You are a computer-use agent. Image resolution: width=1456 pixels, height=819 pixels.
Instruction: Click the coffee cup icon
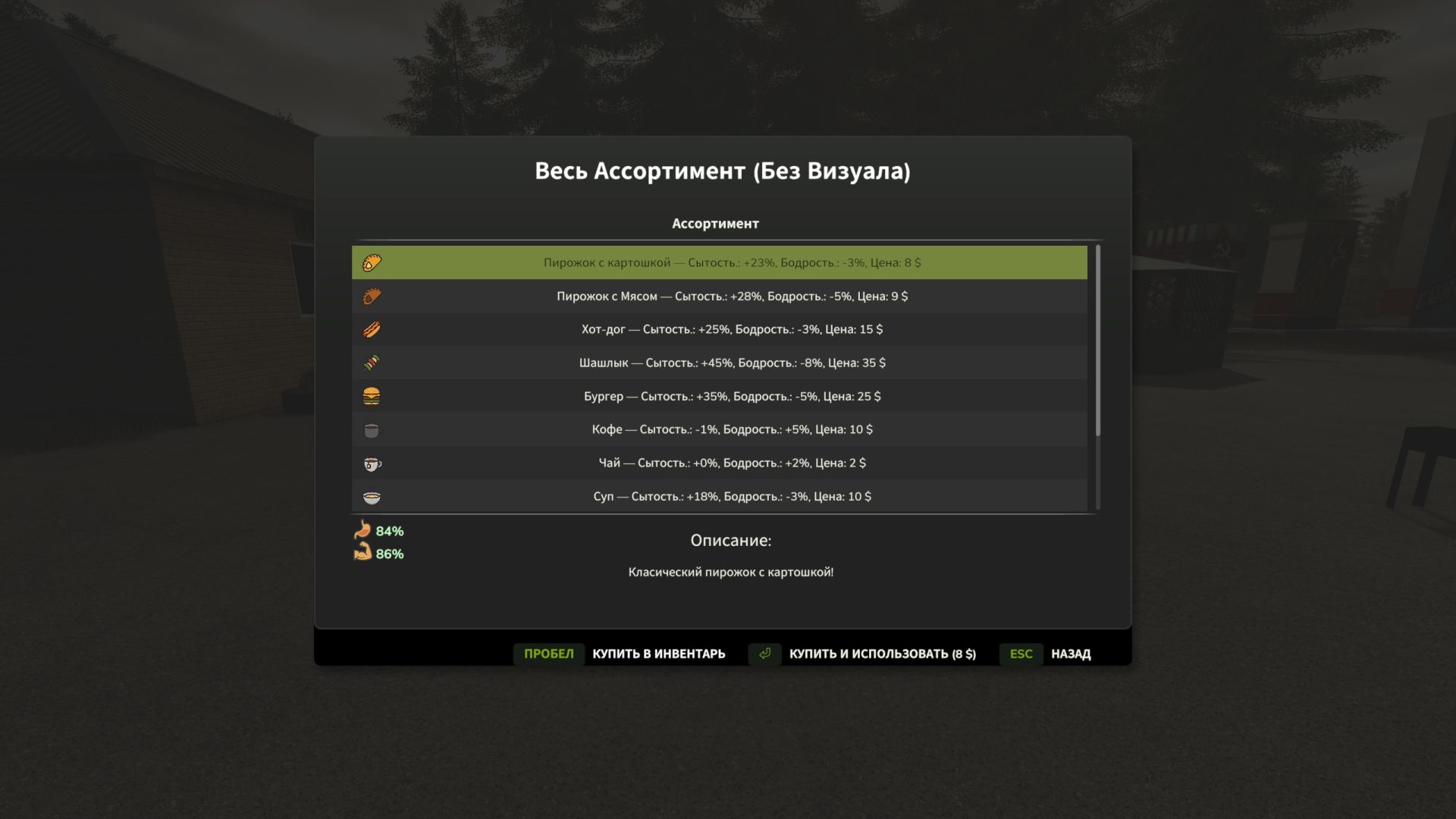pyautogui.click(x=373, y=429)
